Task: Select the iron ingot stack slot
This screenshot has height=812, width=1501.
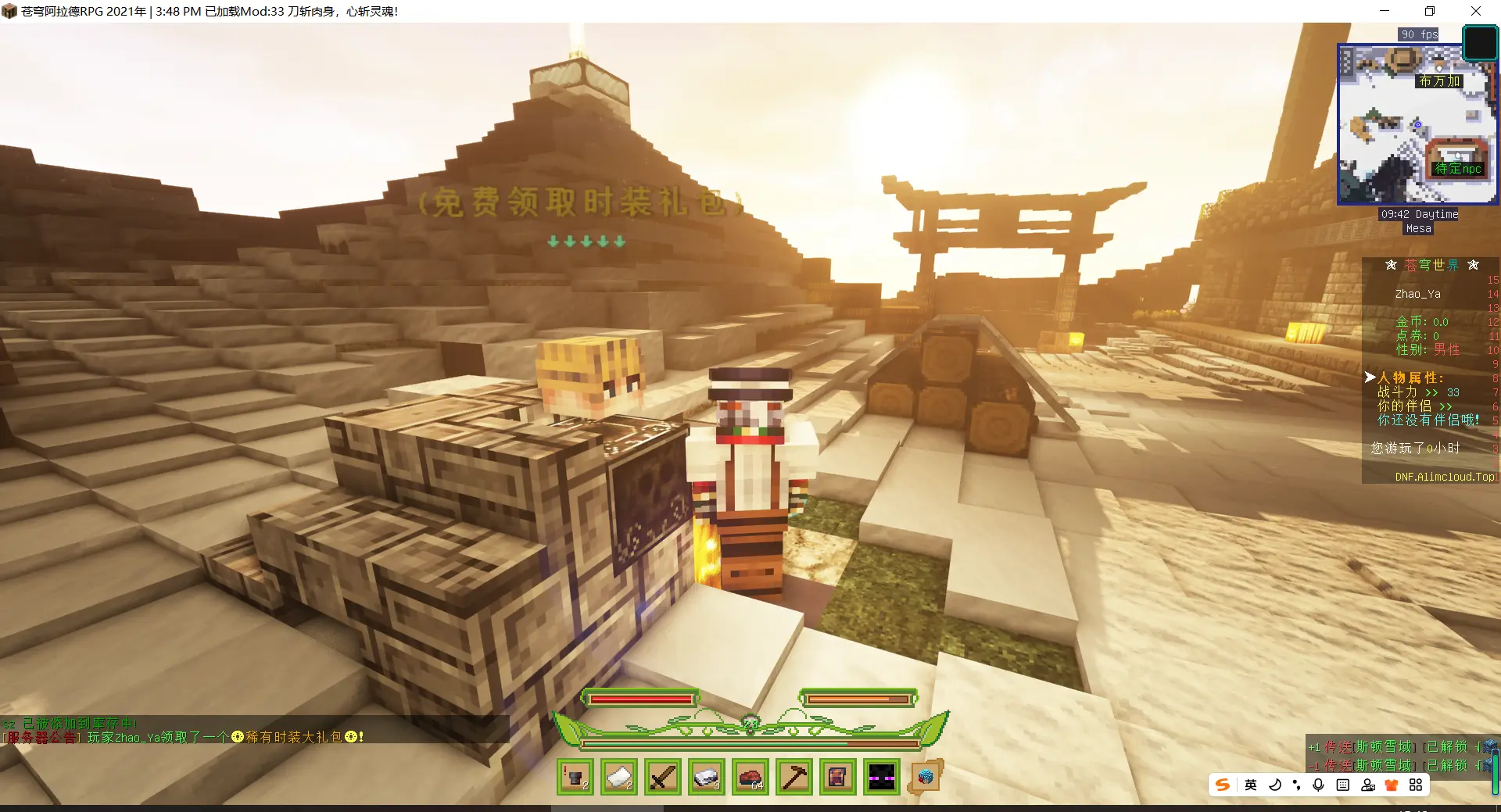Action: (x=707, y=778)
